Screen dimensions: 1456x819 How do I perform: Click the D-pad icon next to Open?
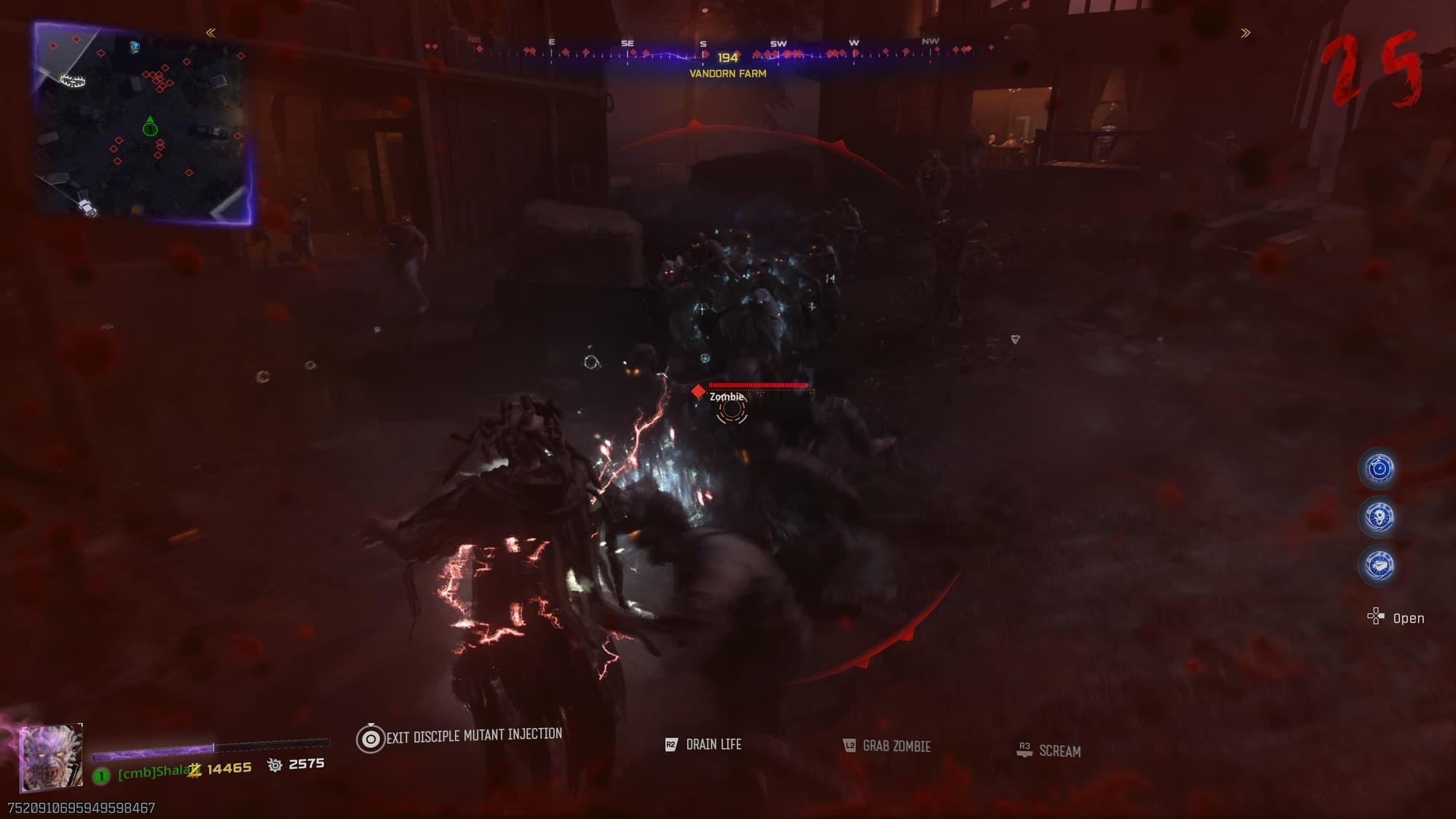tap(1376, 616)
